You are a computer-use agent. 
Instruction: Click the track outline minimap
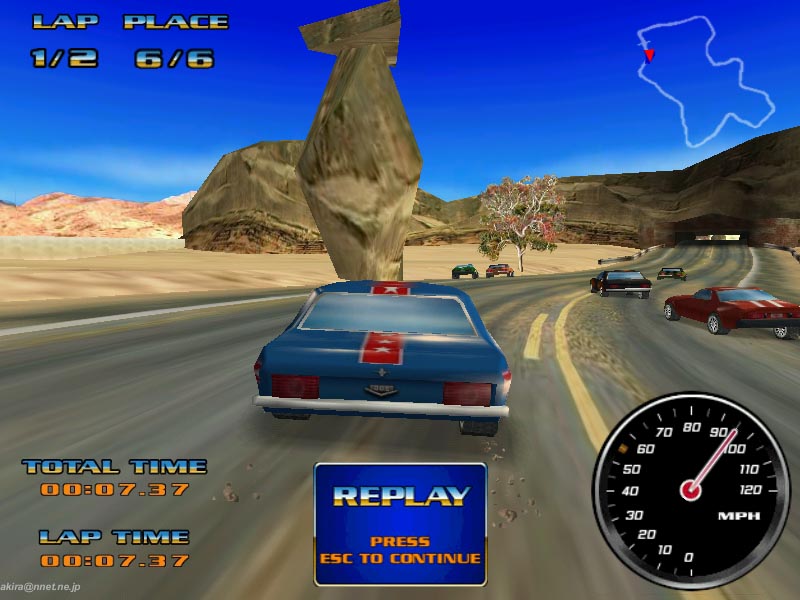click(x=706, y=82)
